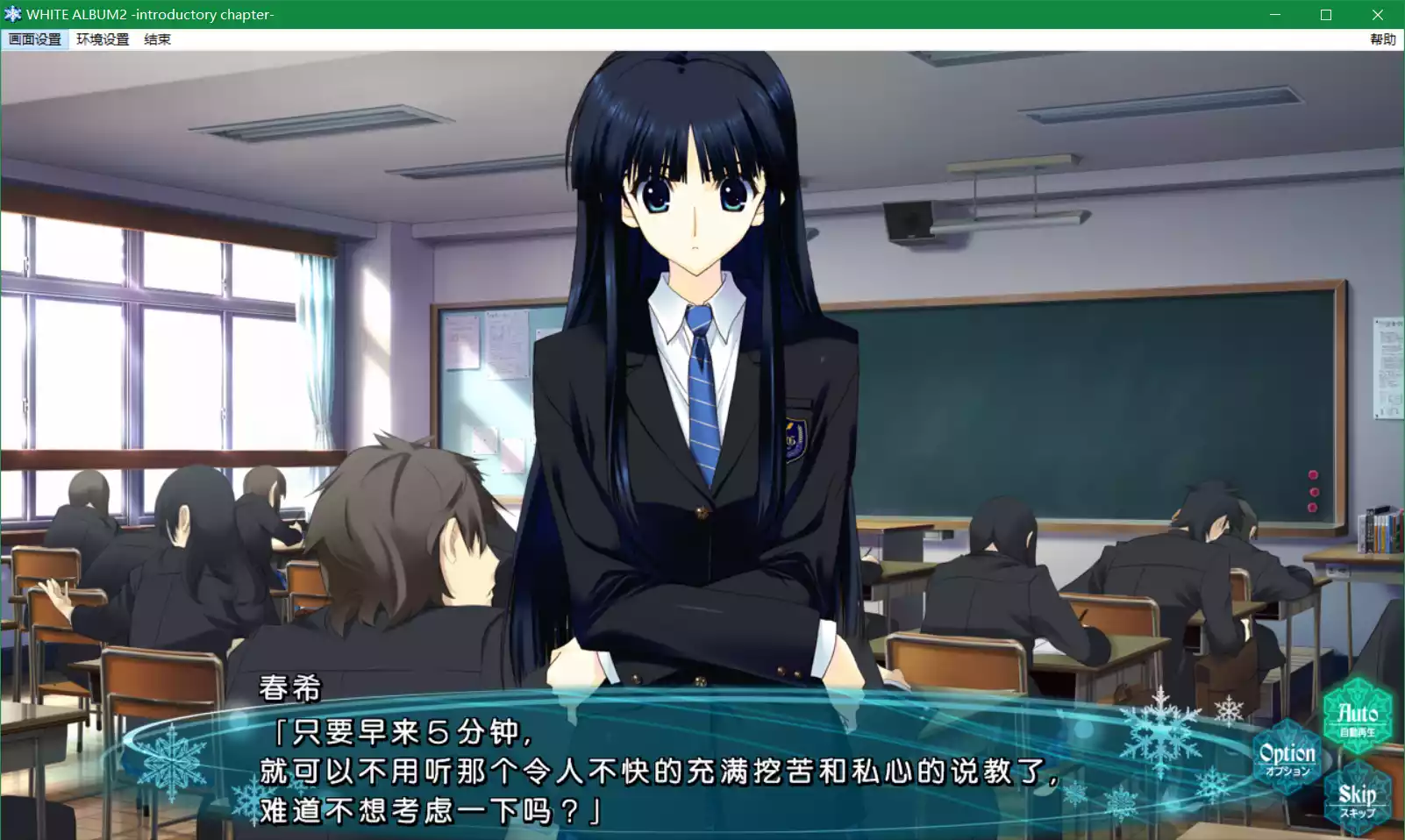Click the WHITE ALBUM2 title bar text
Image resolution: width=1405 pixels, height=840 pixels.
149,14
